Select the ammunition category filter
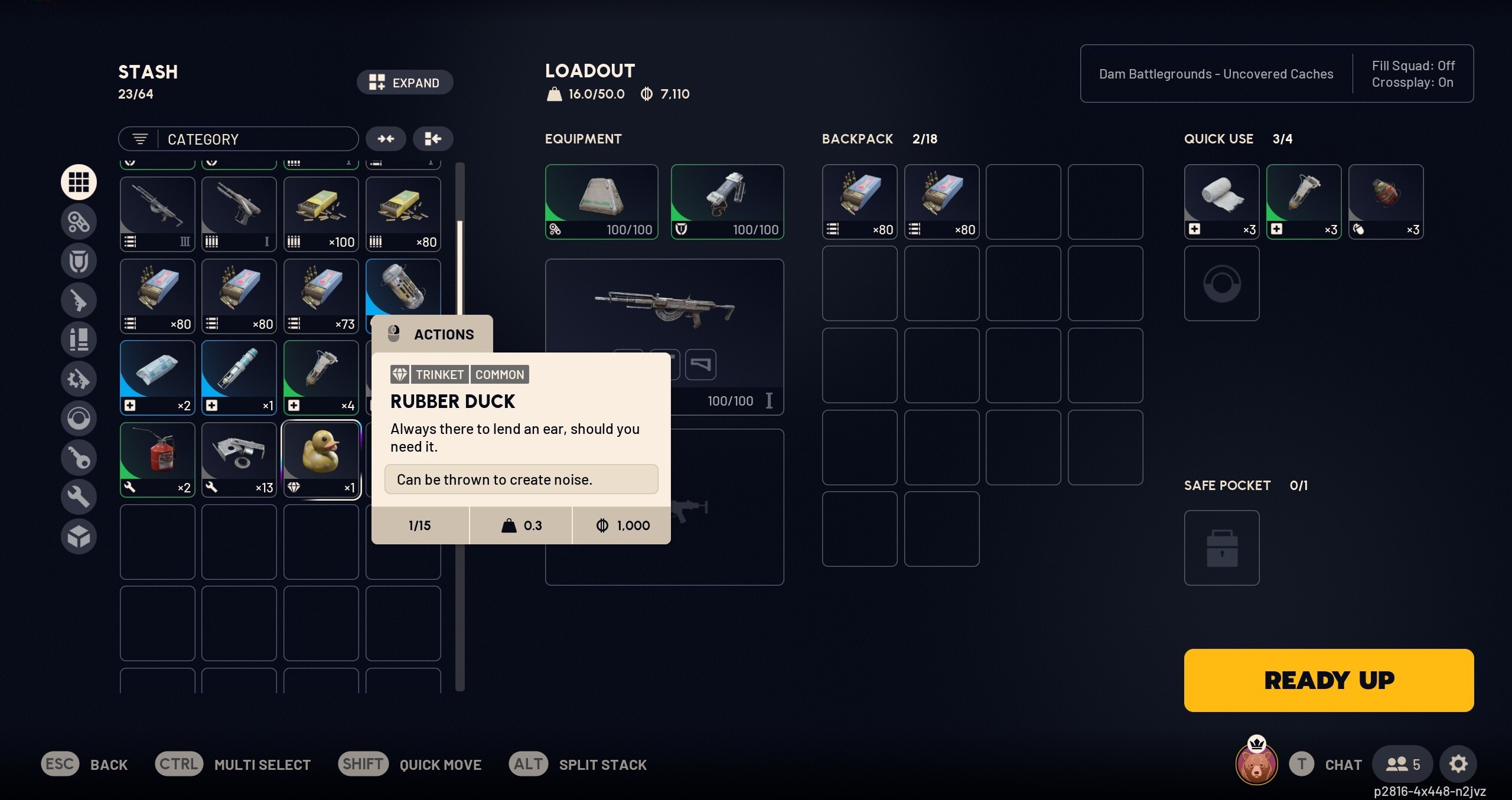 79,339
